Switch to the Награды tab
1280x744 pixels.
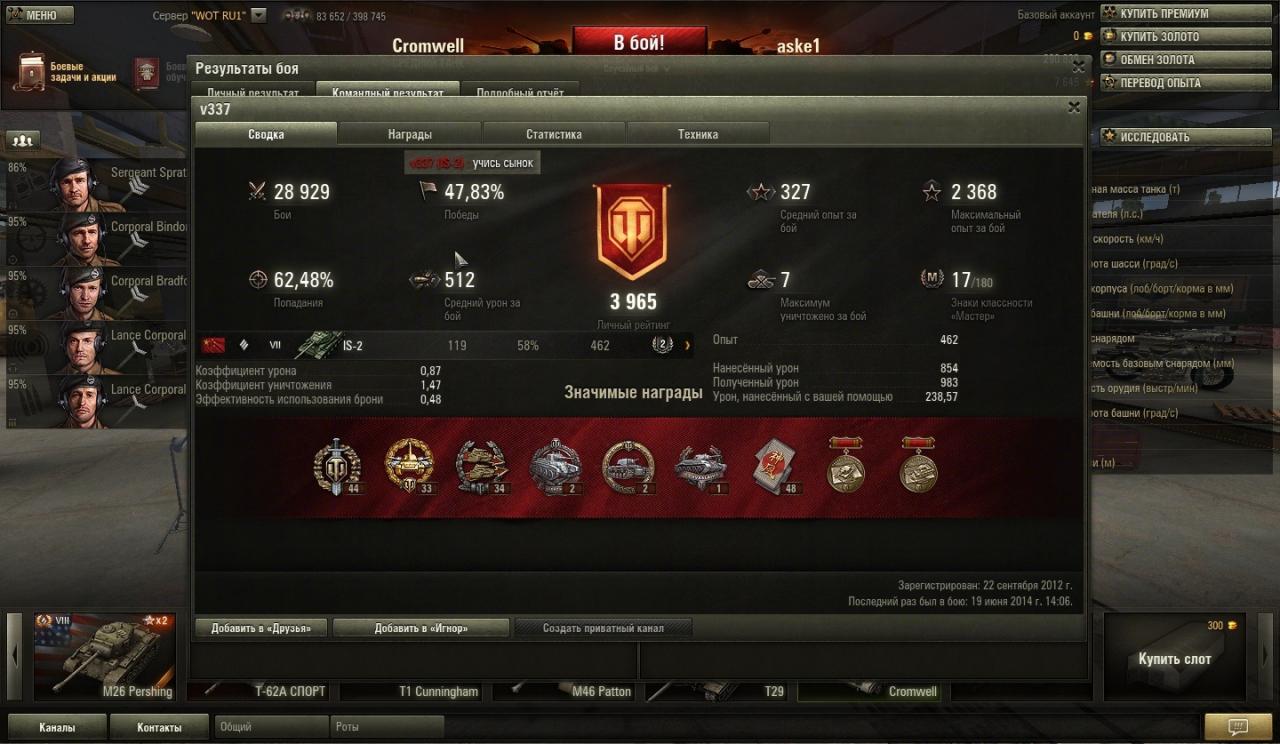[410, 134]
